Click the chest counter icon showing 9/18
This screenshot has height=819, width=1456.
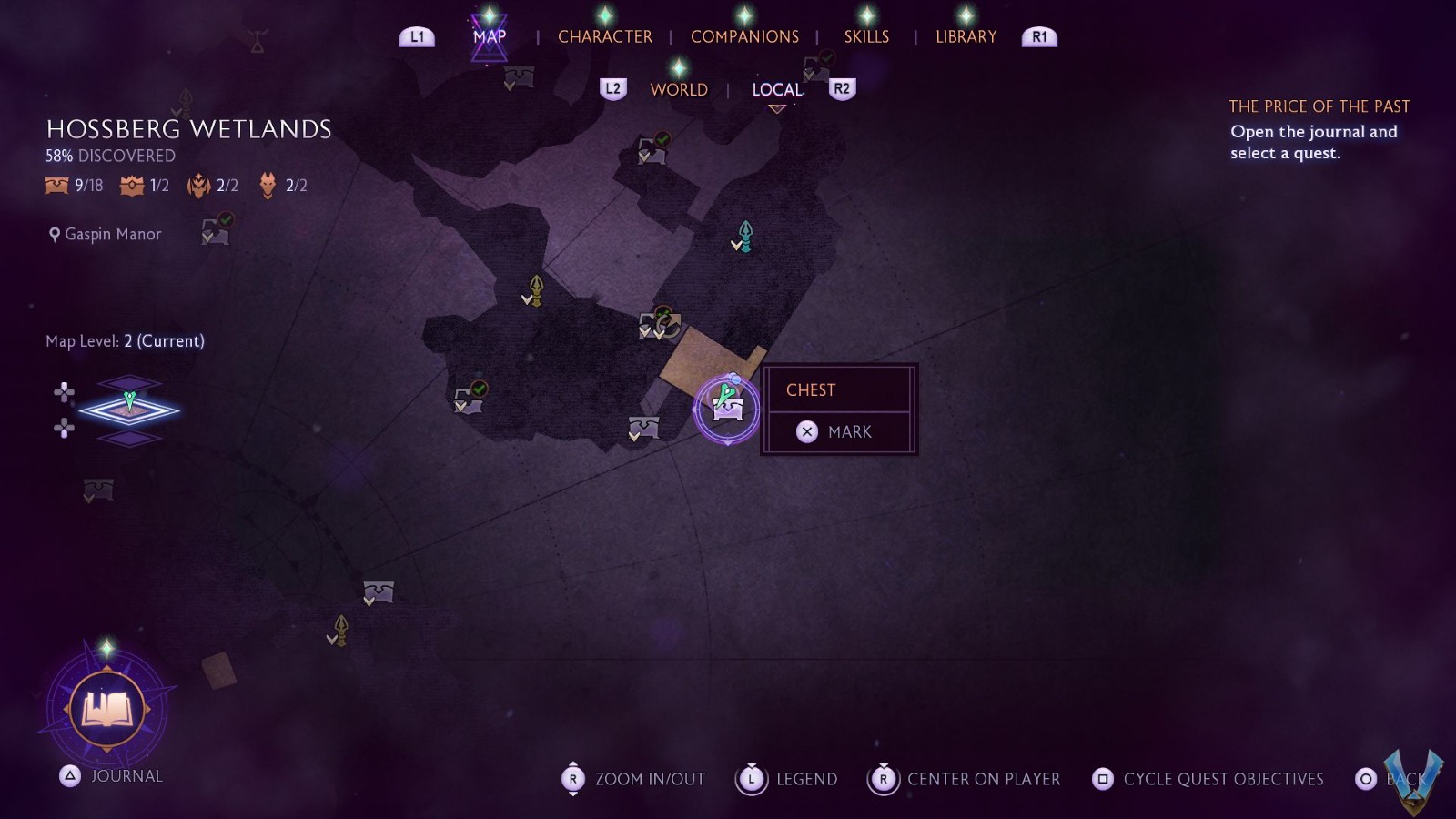pos(55,185)
